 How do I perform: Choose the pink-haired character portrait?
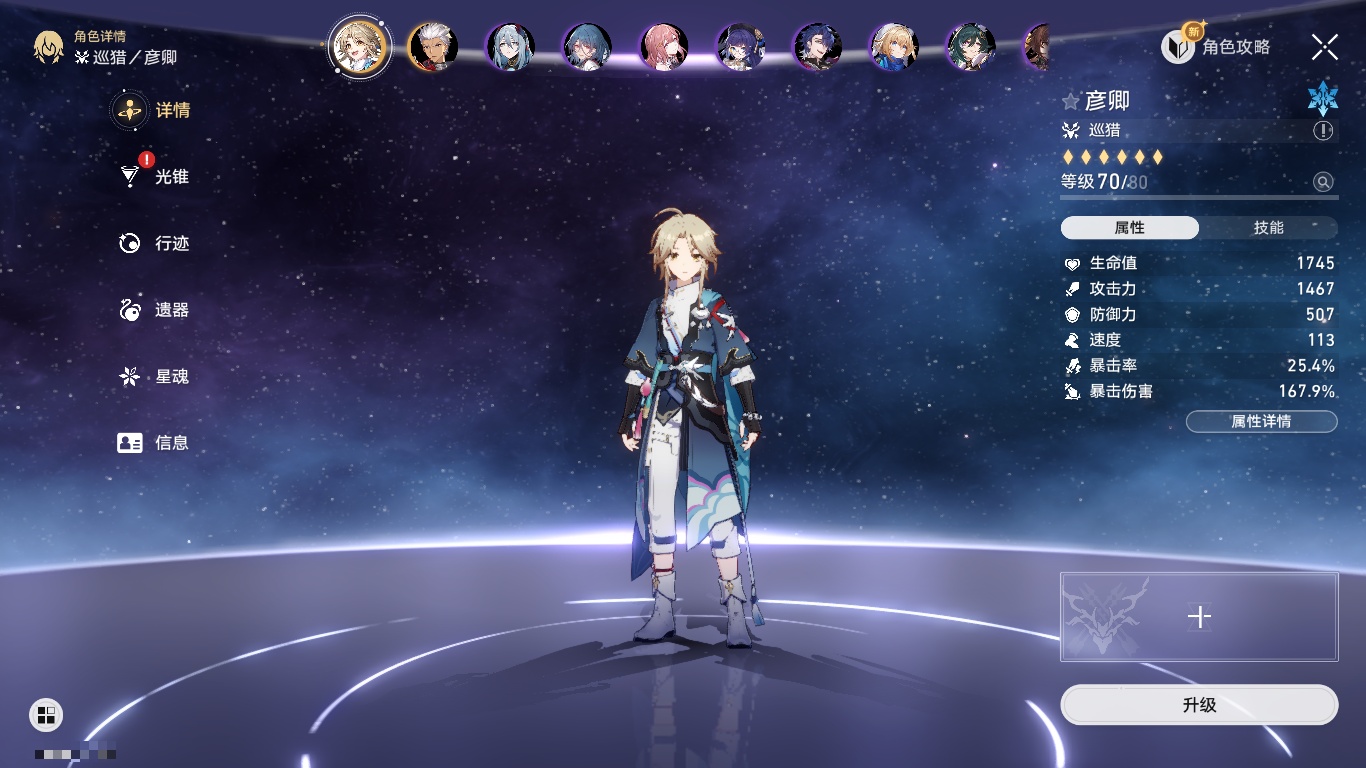coord(664,47)
